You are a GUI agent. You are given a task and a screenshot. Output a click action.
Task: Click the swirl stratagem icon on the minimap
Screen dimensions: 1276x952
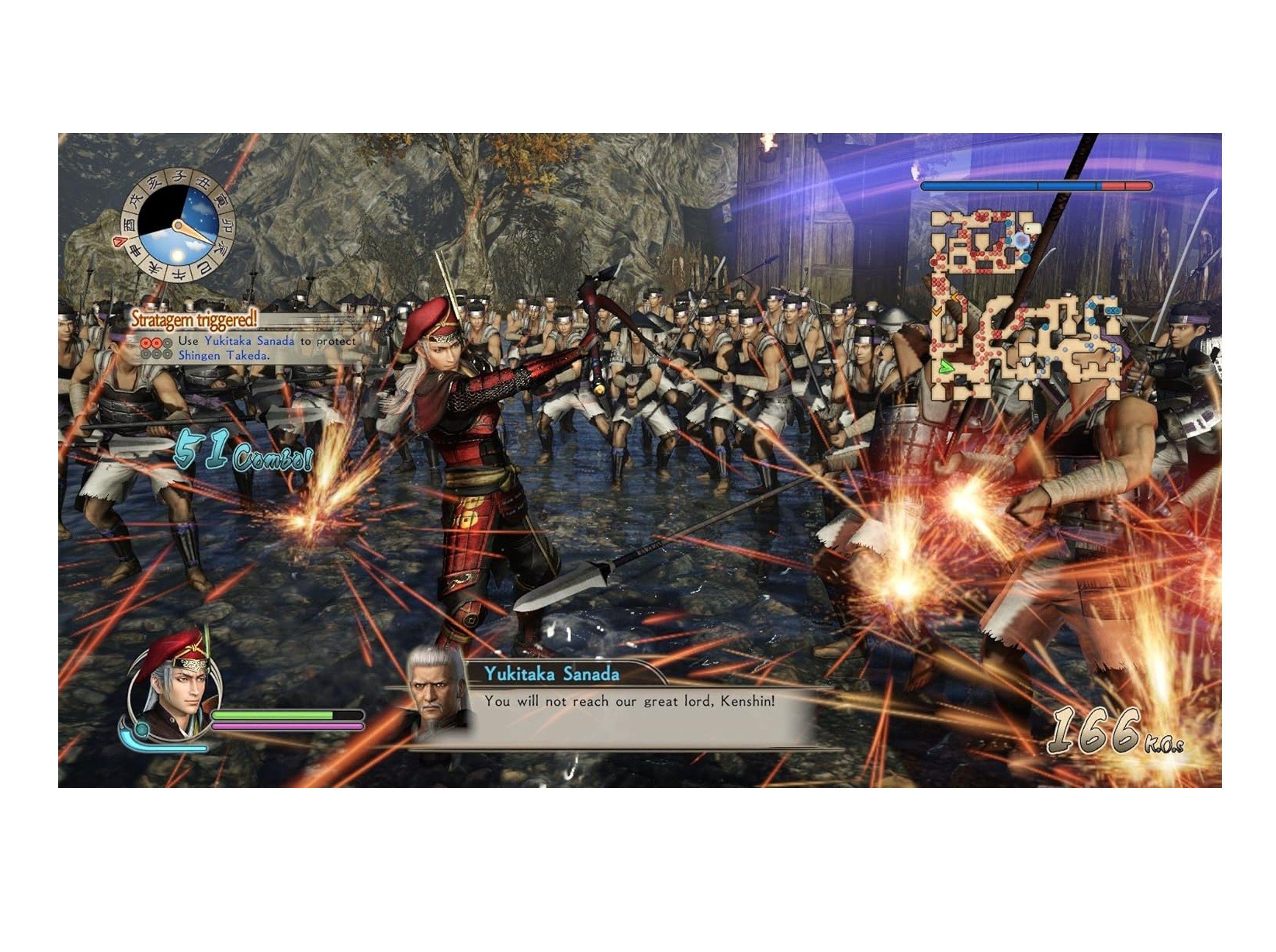click(1021, 241)
